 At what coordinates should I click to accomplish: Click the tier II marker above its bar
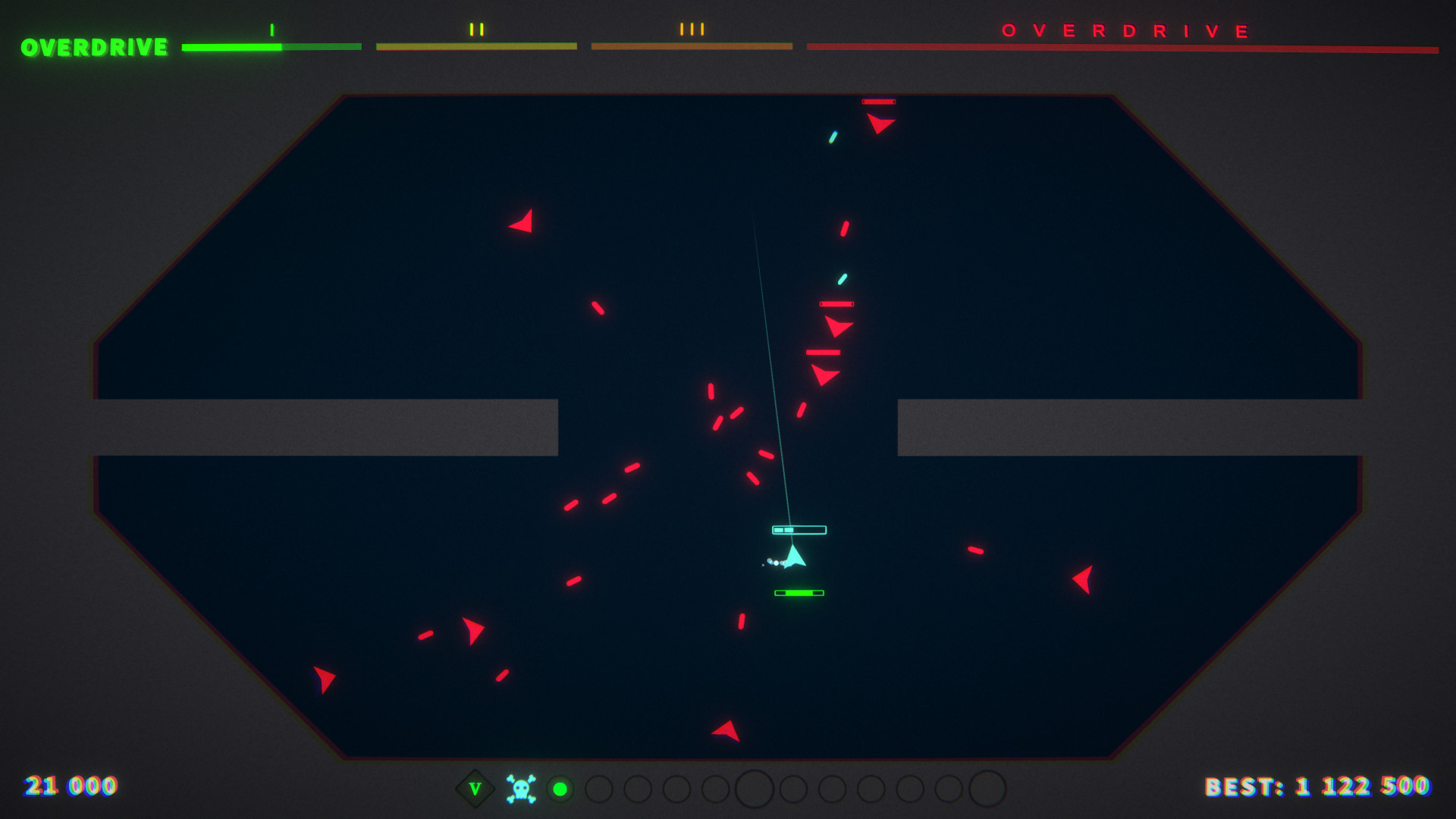click(x=475, y=30)
